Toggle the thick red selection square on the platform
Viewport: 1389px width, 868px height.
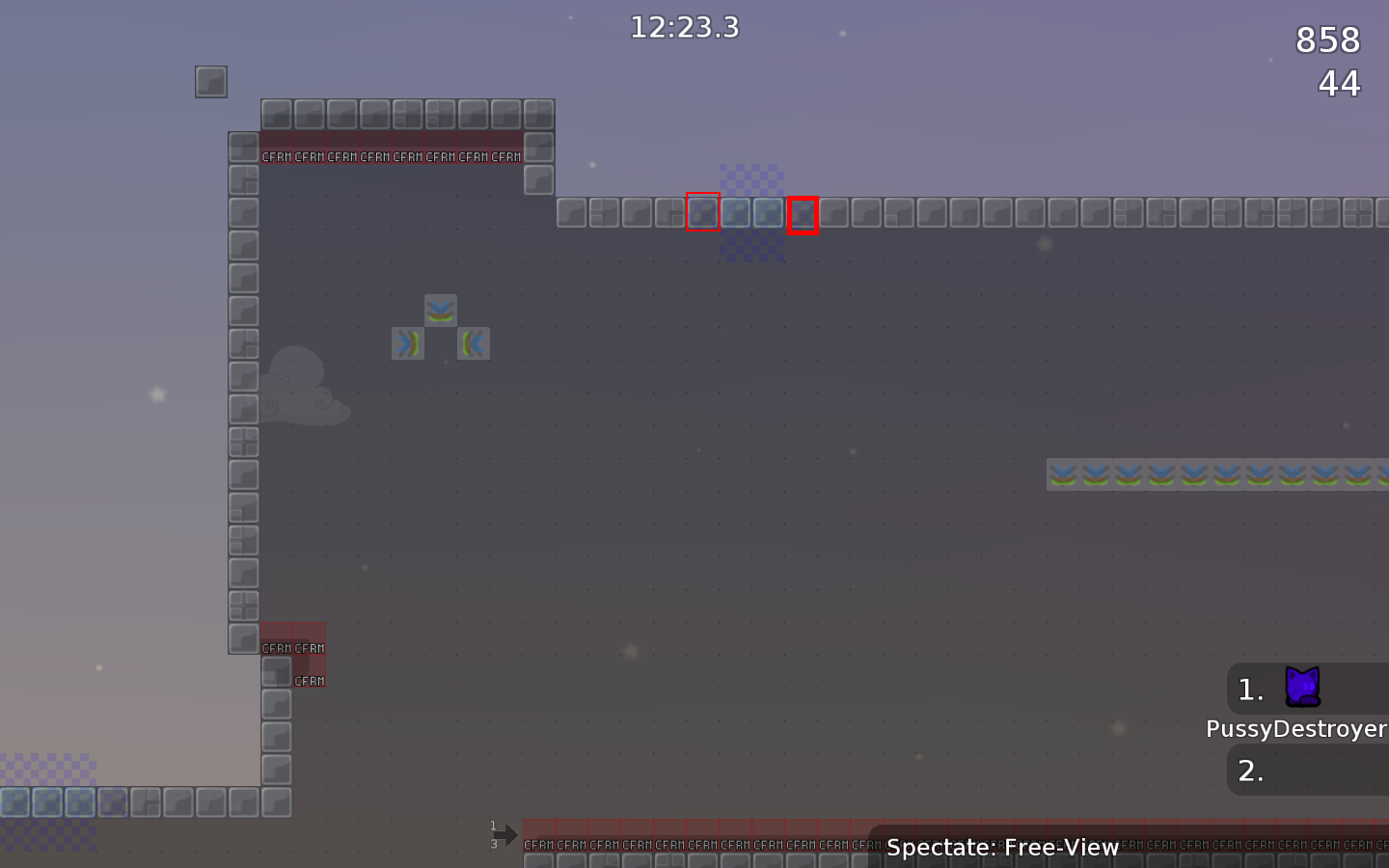(803, 214)
